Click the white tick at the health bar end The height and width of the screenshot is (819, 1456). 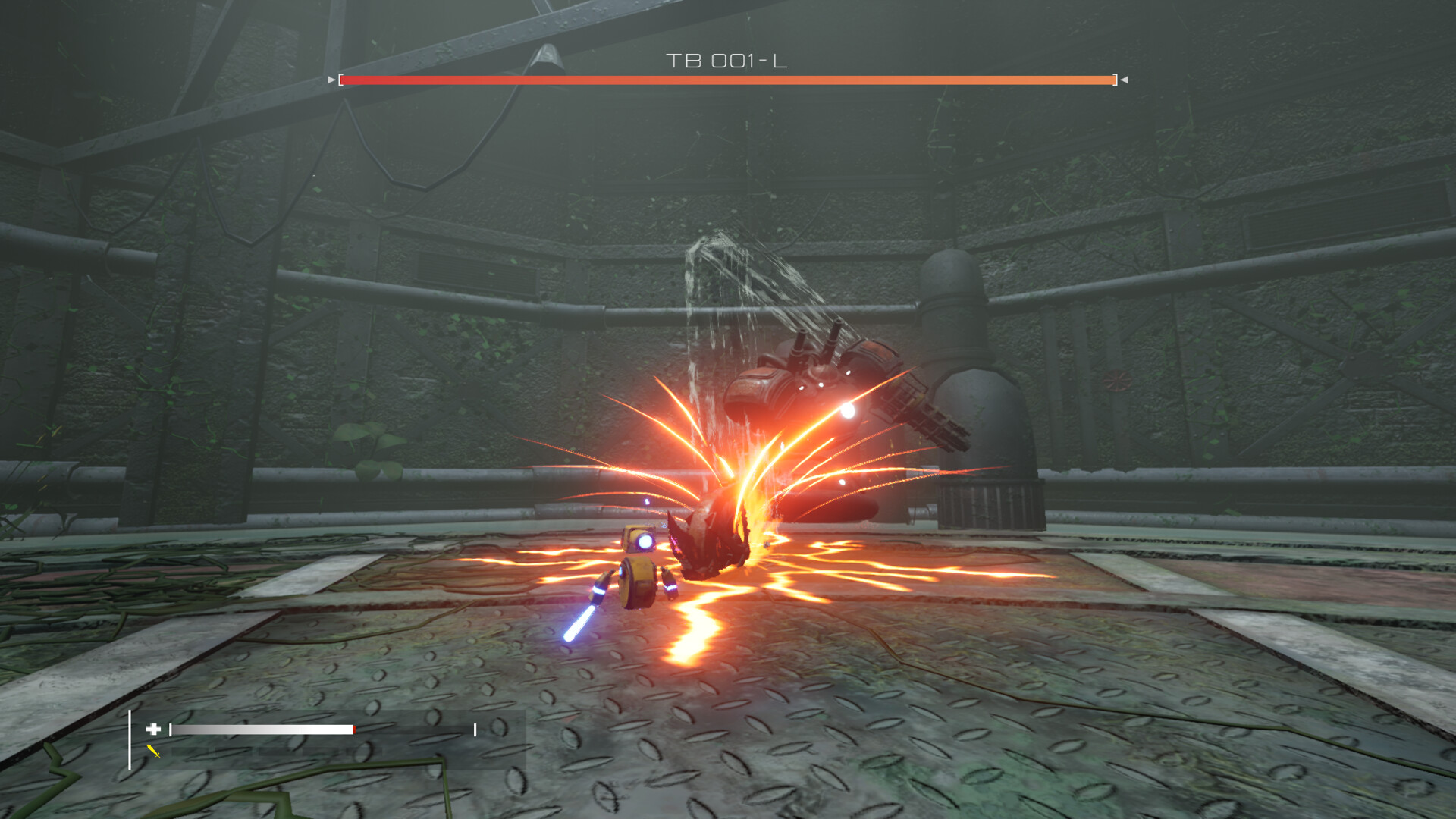point(475,729)
